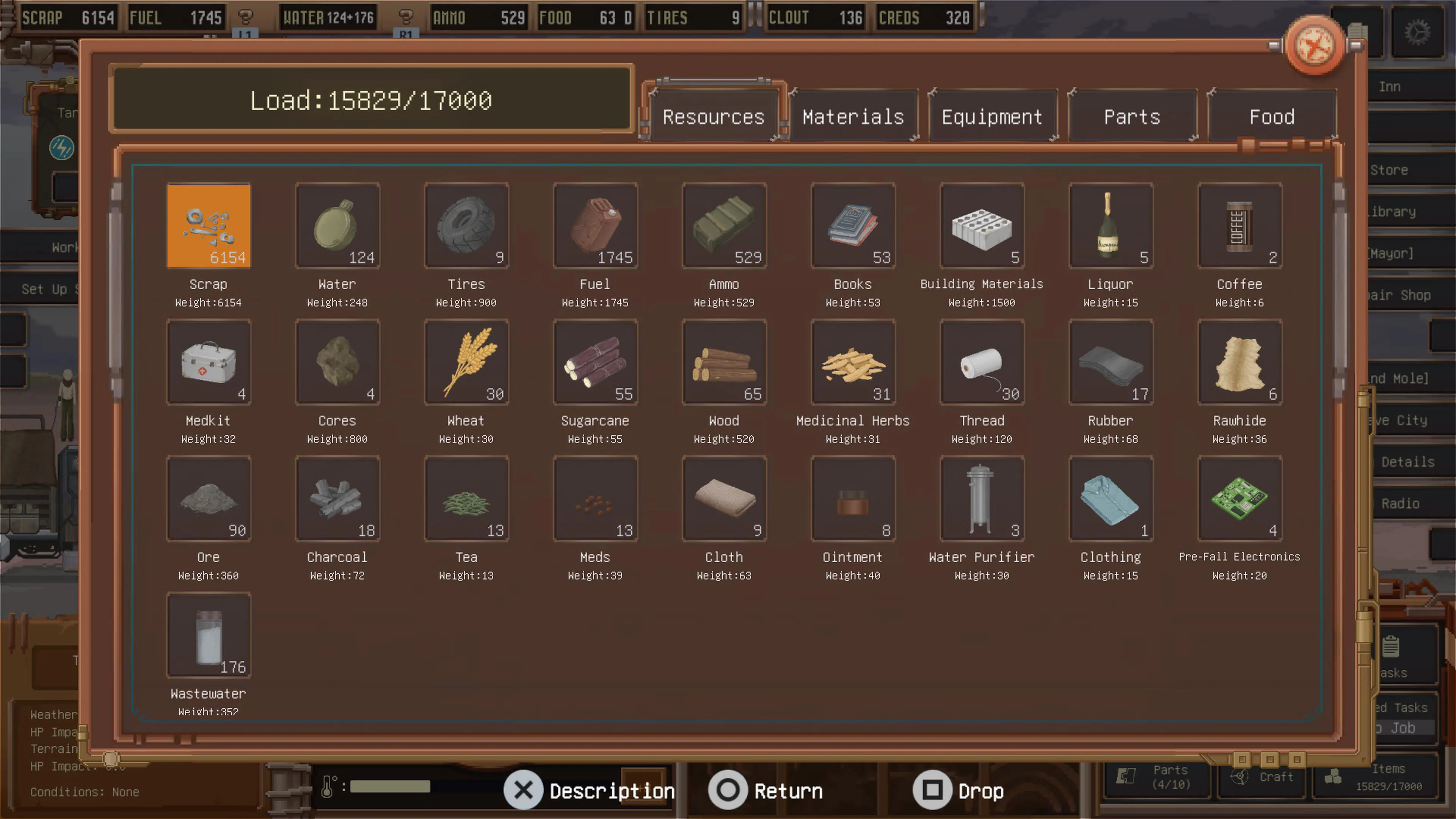The height and width of the screenshot is (819, 1456).
Task: Click the Load capacity display field
Action: pyautogui.click(x=371, y=100)
